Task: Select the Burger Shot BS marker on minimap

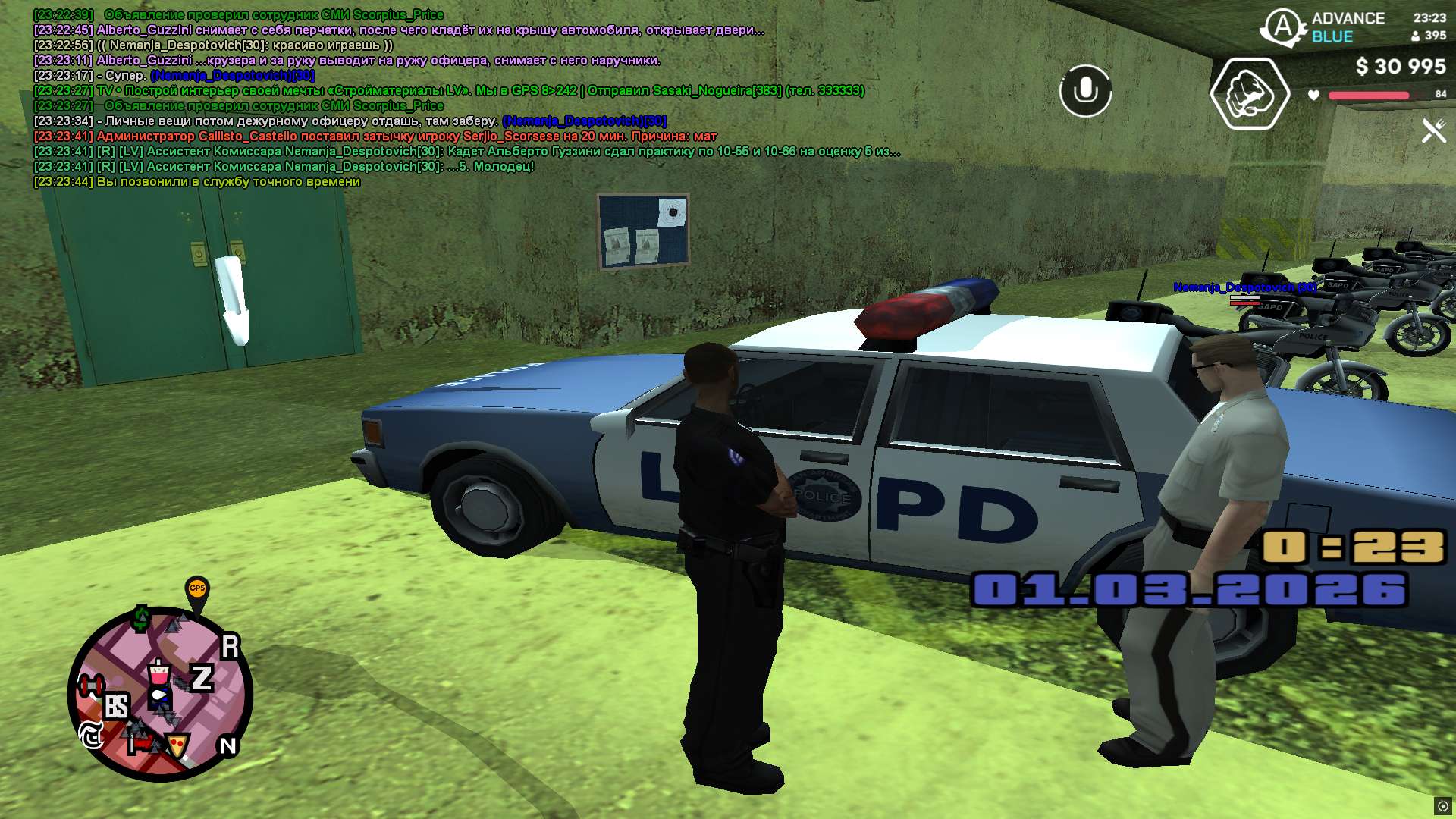Action: (x=116, y=707)
